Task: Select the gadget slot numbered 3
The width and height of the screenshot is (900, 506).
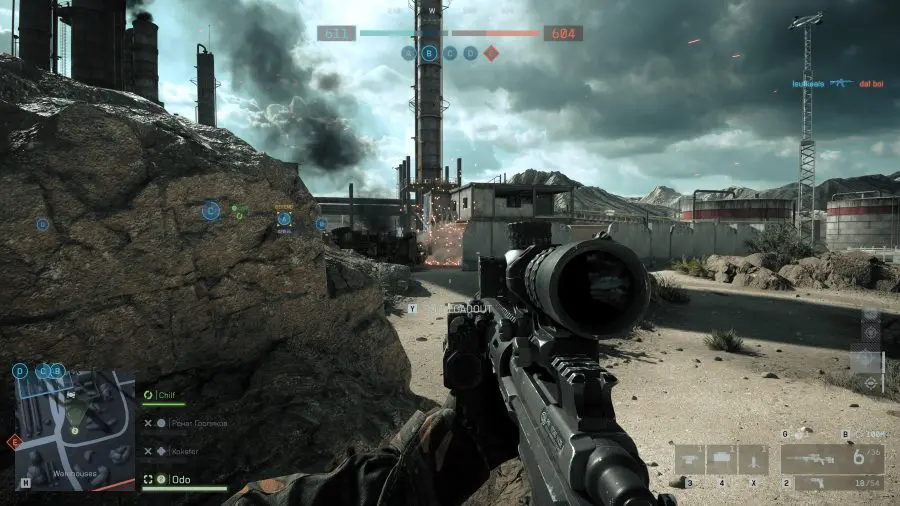Action: [x=690, y=460]
